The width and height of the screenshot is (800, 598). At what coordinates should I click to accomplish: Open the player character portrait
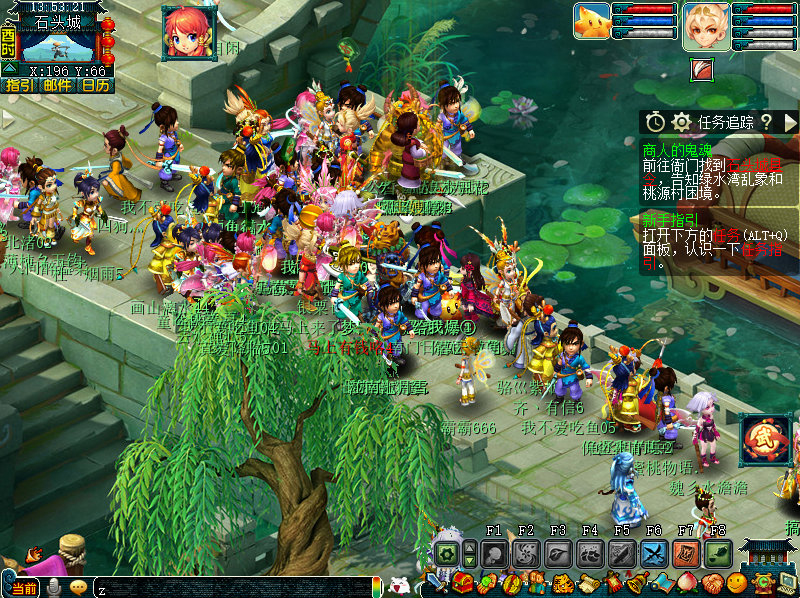[x=706, y=24]
